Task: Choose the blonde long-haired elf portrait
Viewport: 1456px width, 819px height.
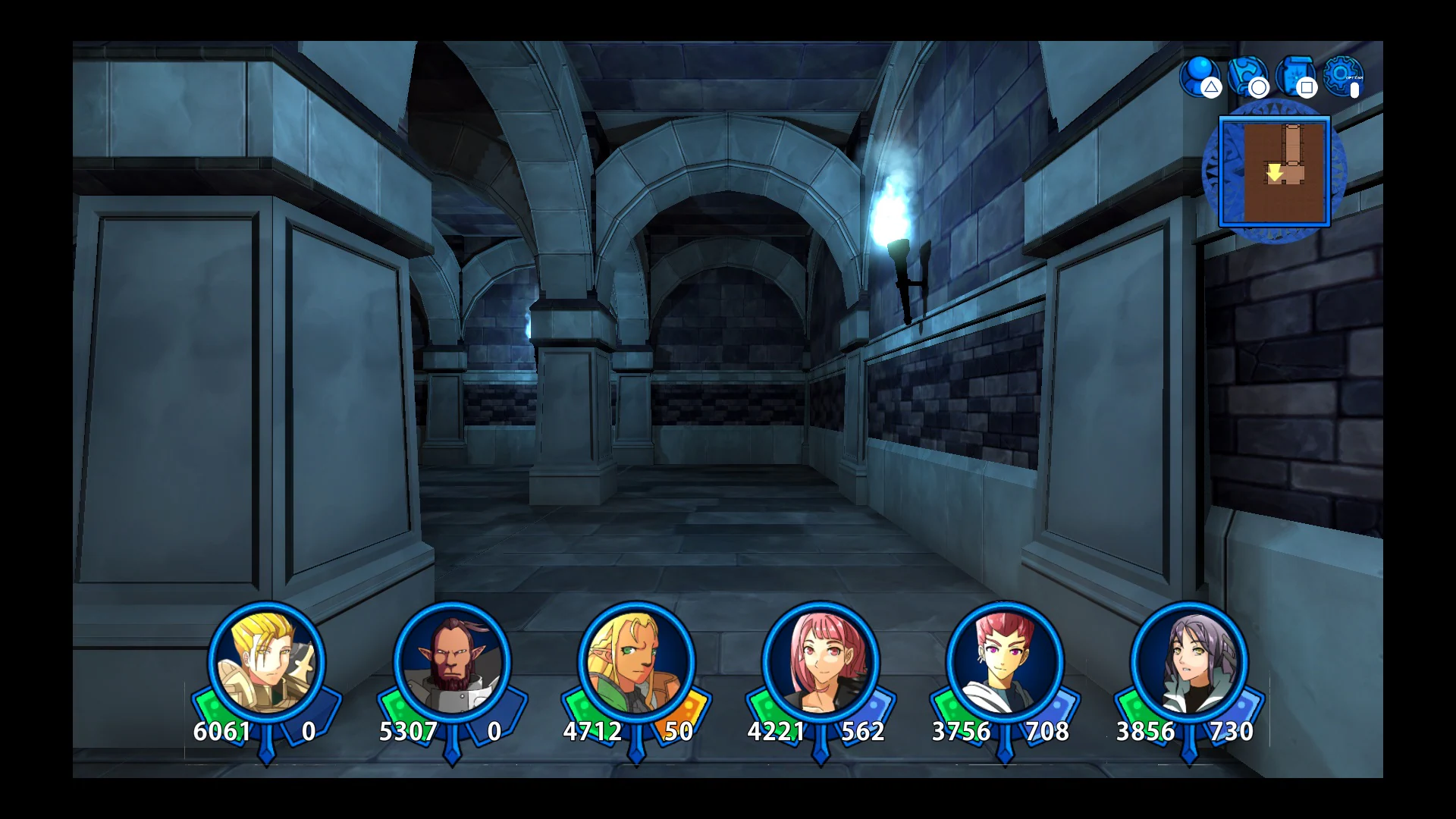Action: click(x=636, y=662)
